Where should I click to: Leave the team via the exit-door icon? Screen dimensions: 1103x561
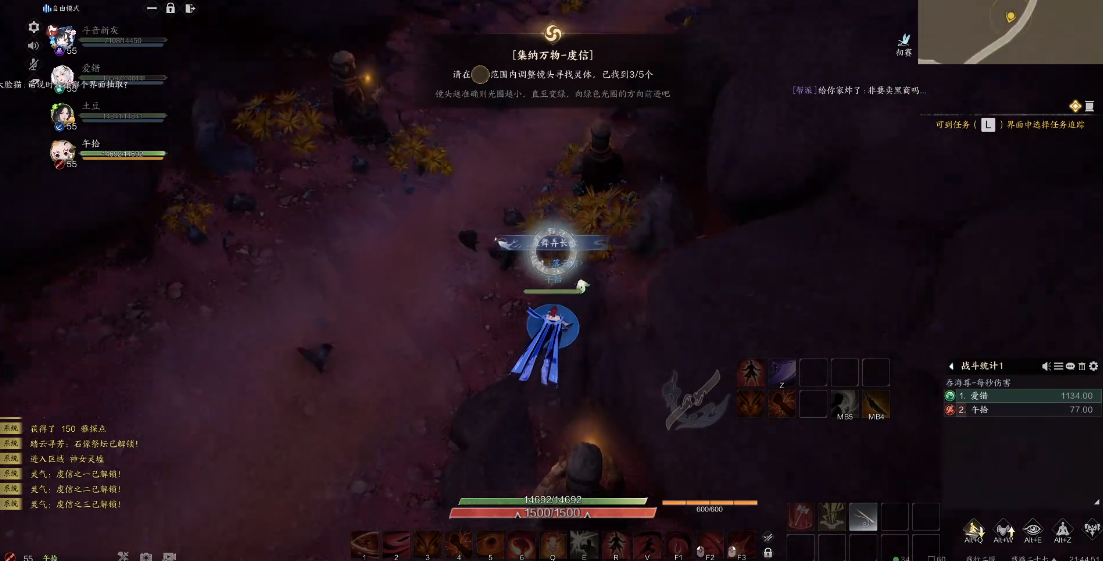[x=190, y=8]
